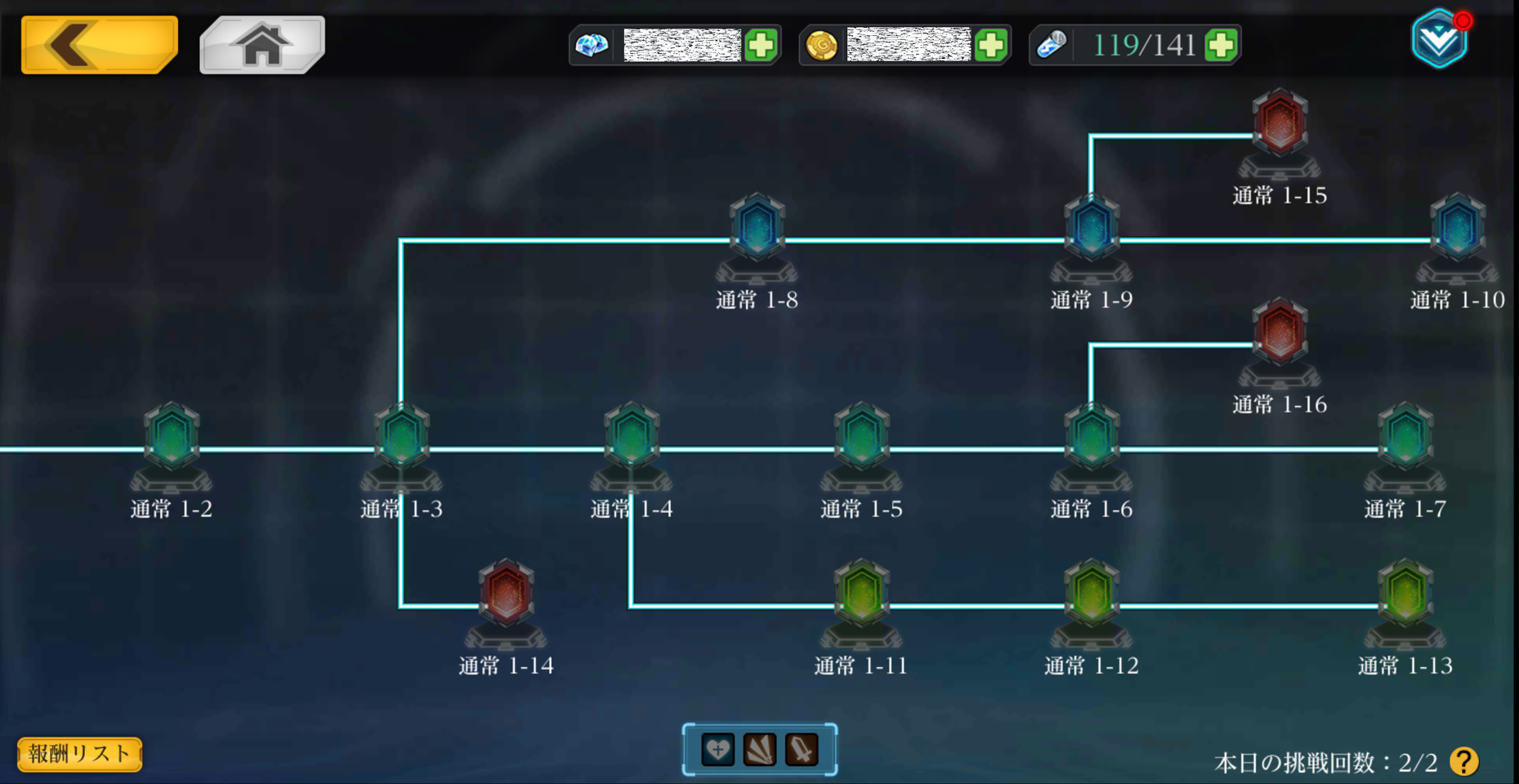Select yellow-green stage 通常 1-11
This screenshot has height=784, width=1519.
click(861, 594)
